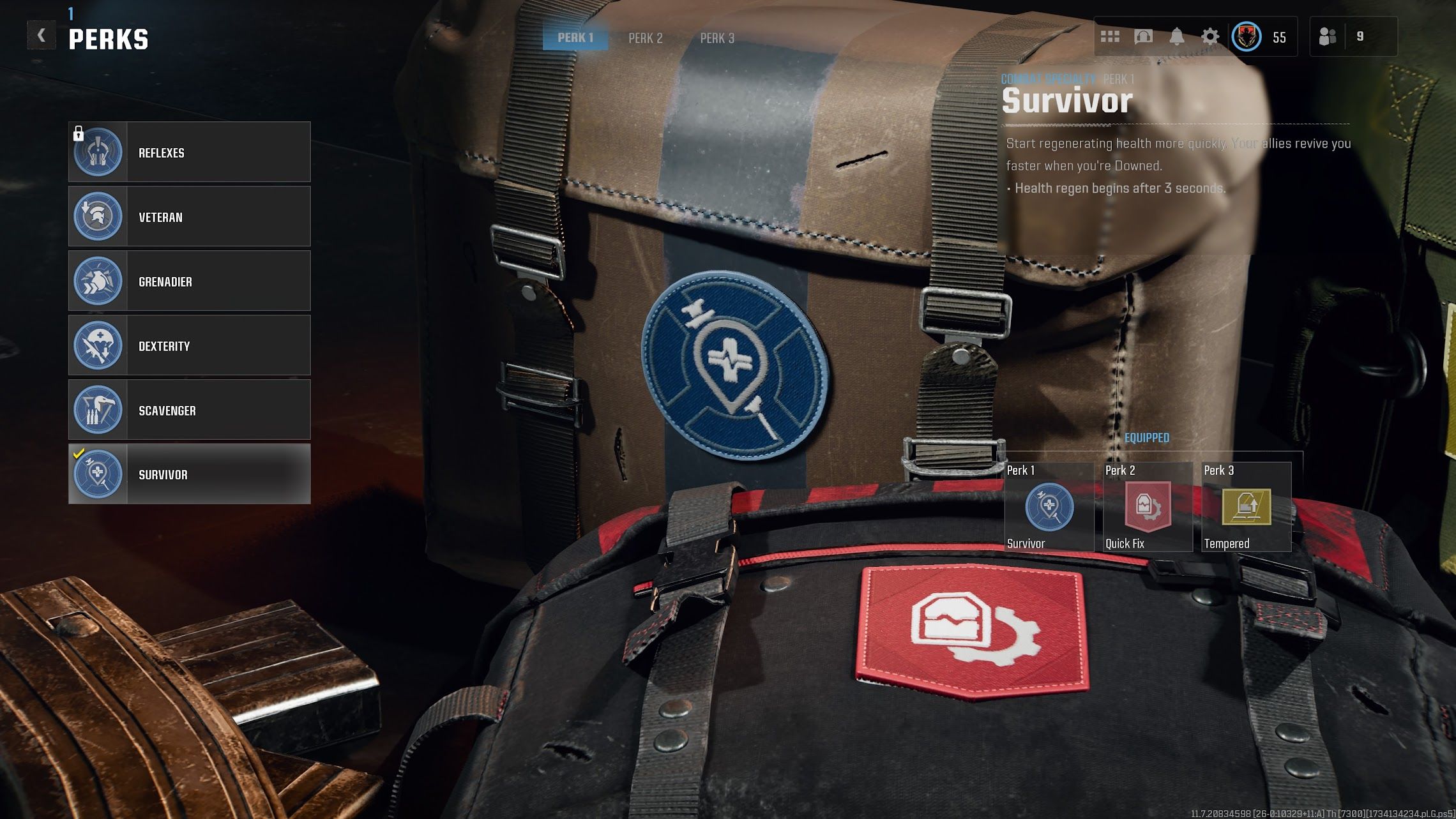Select the Reflexes perk icon
1456x819 pixels.
click(x=97, y=152)
